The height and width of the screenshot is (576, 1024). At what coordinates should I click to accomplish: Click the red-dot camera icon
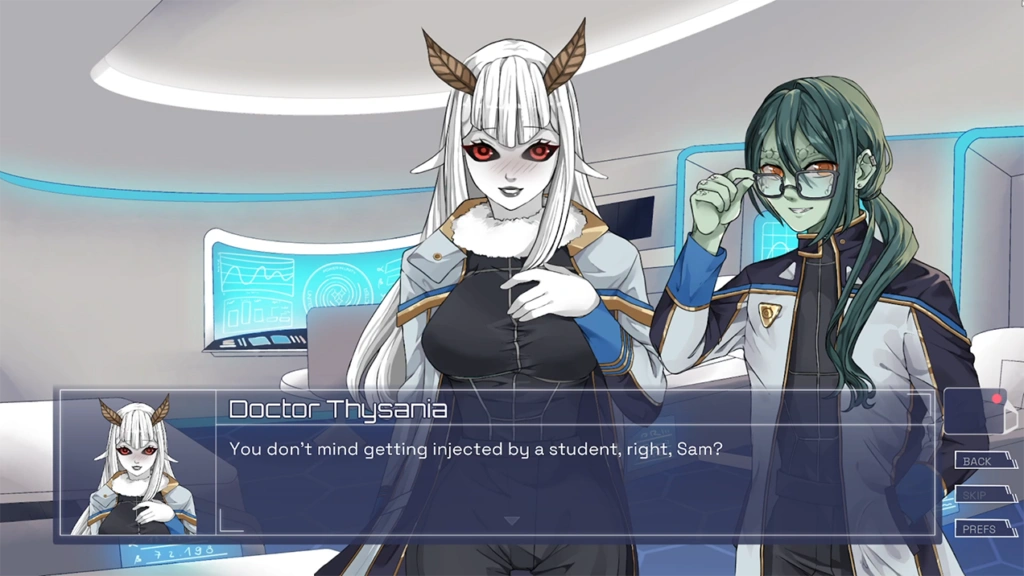point(975,410)
